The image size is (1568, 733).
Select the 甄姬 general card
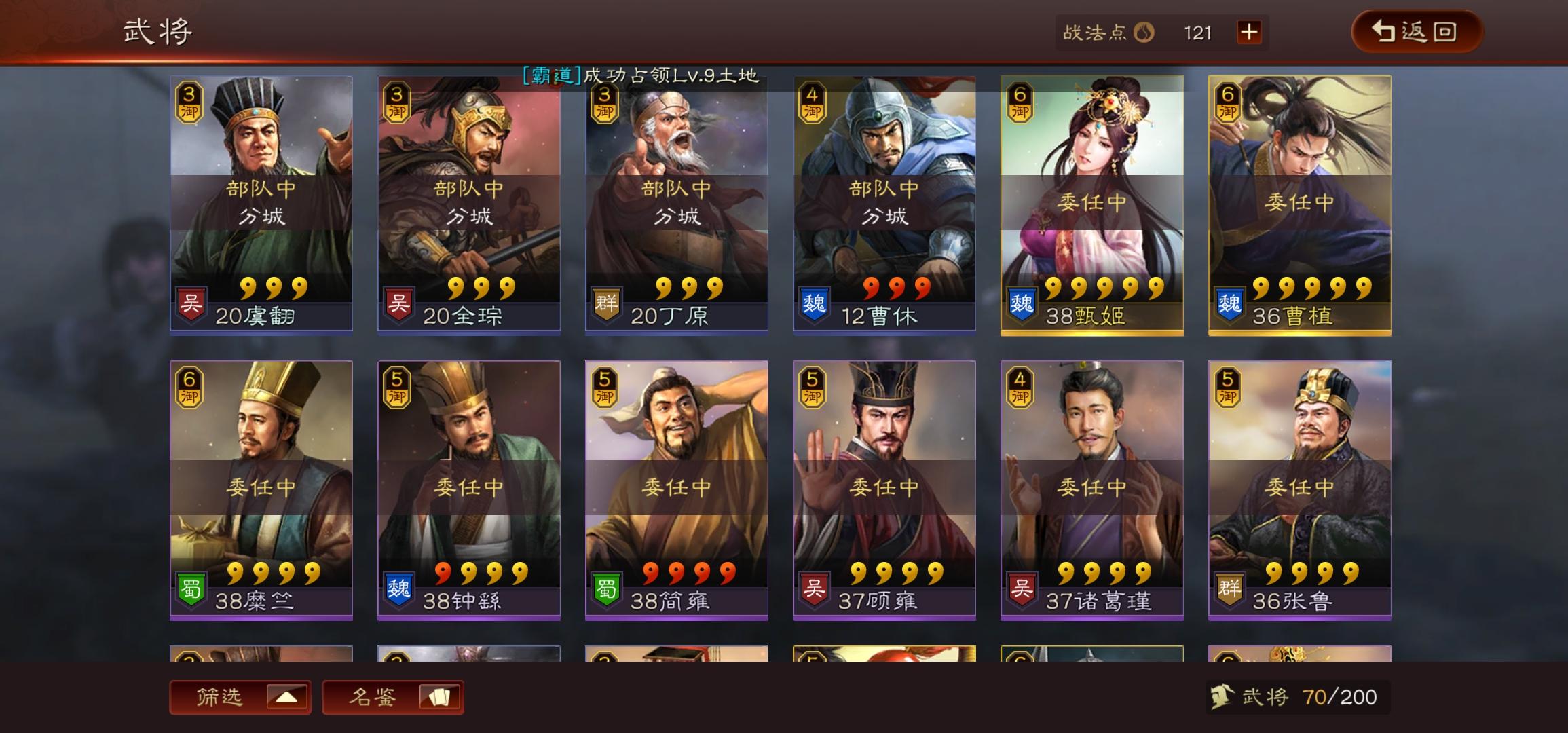[1089, 204]
